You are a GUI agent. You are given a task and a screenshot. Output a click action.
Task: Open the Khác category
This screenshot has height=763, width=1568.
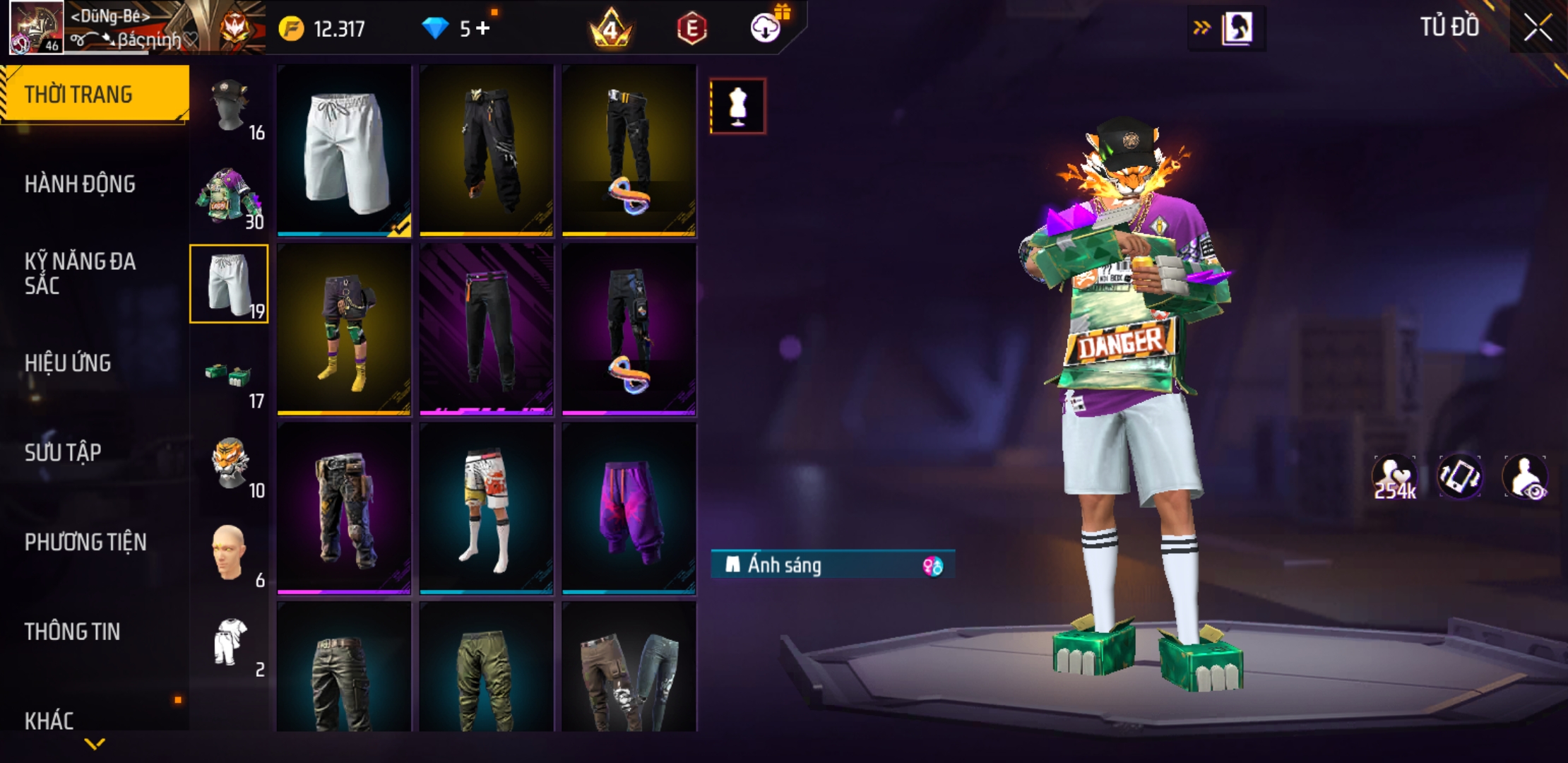(49, 721)
